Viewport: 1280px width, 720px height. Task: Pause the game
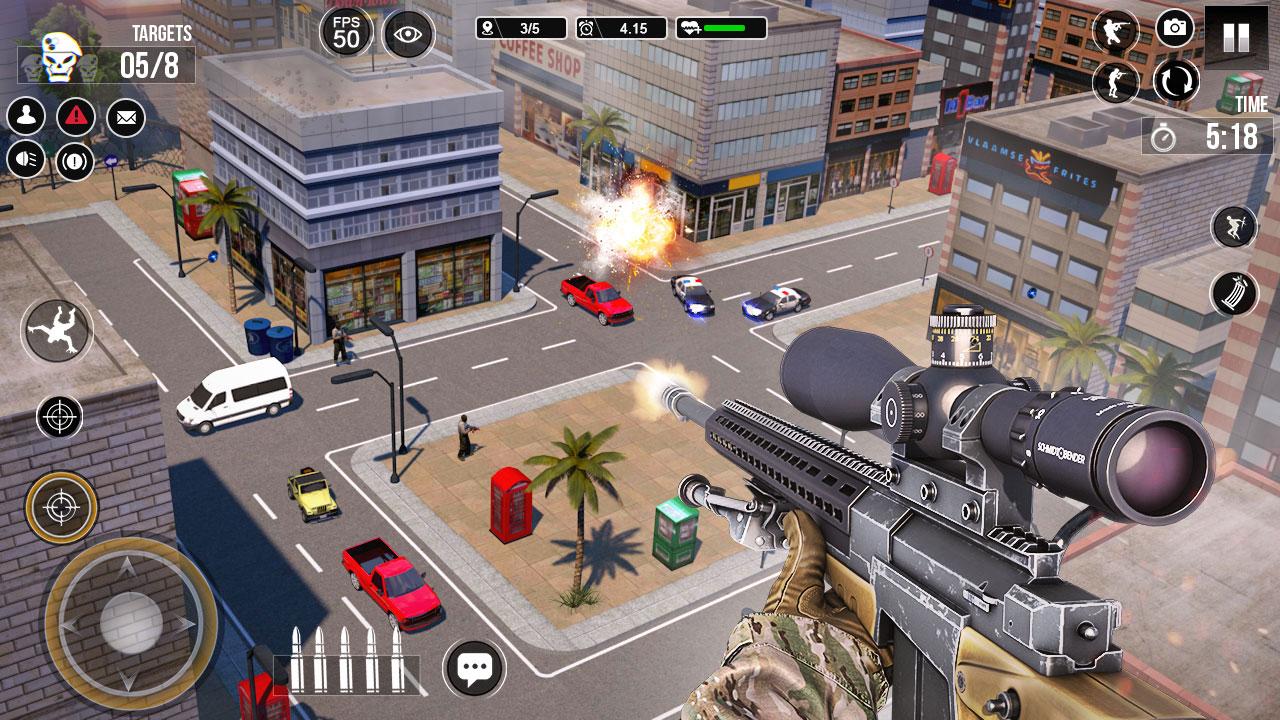click(1236, 37)
